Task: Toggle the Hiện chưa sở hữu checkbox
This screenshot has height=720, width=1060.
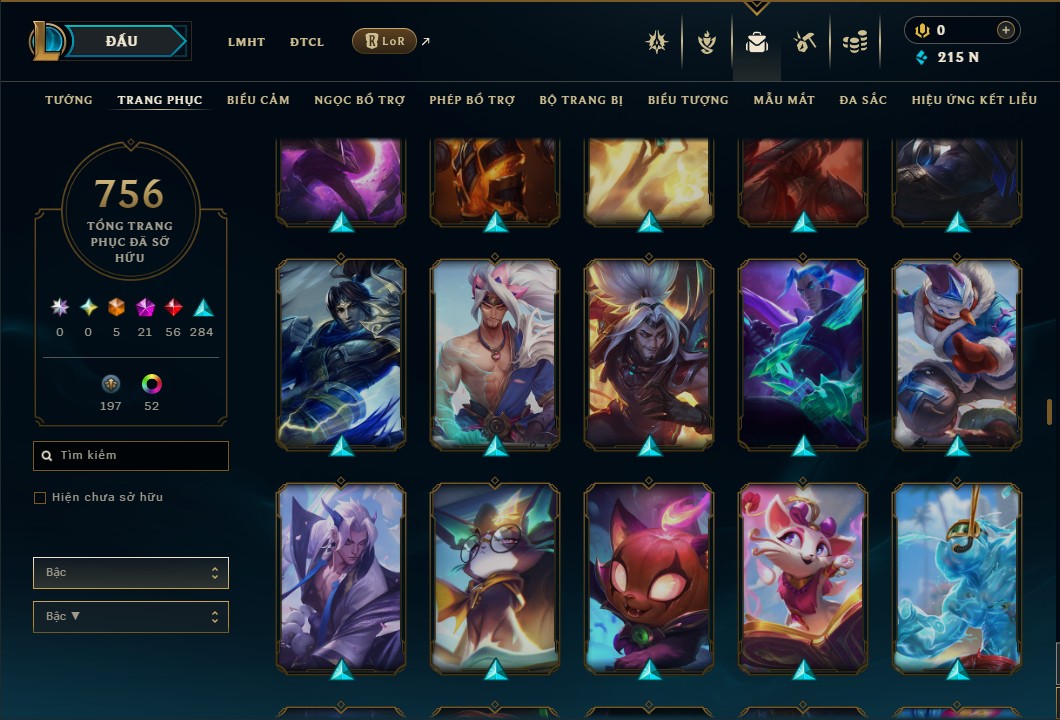Action: [x=40, y=498]
